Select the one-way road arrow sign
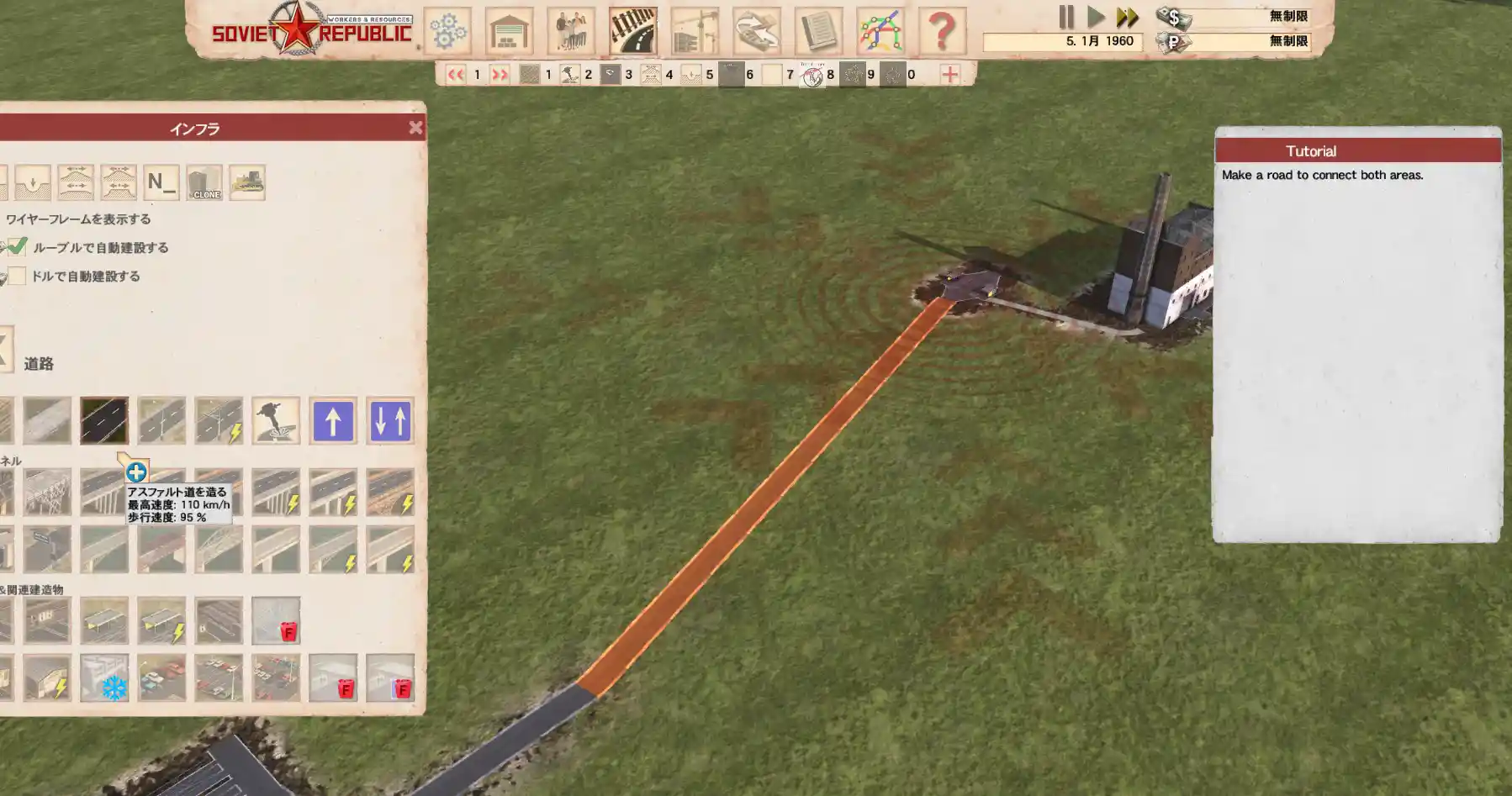 pos(333,420)
